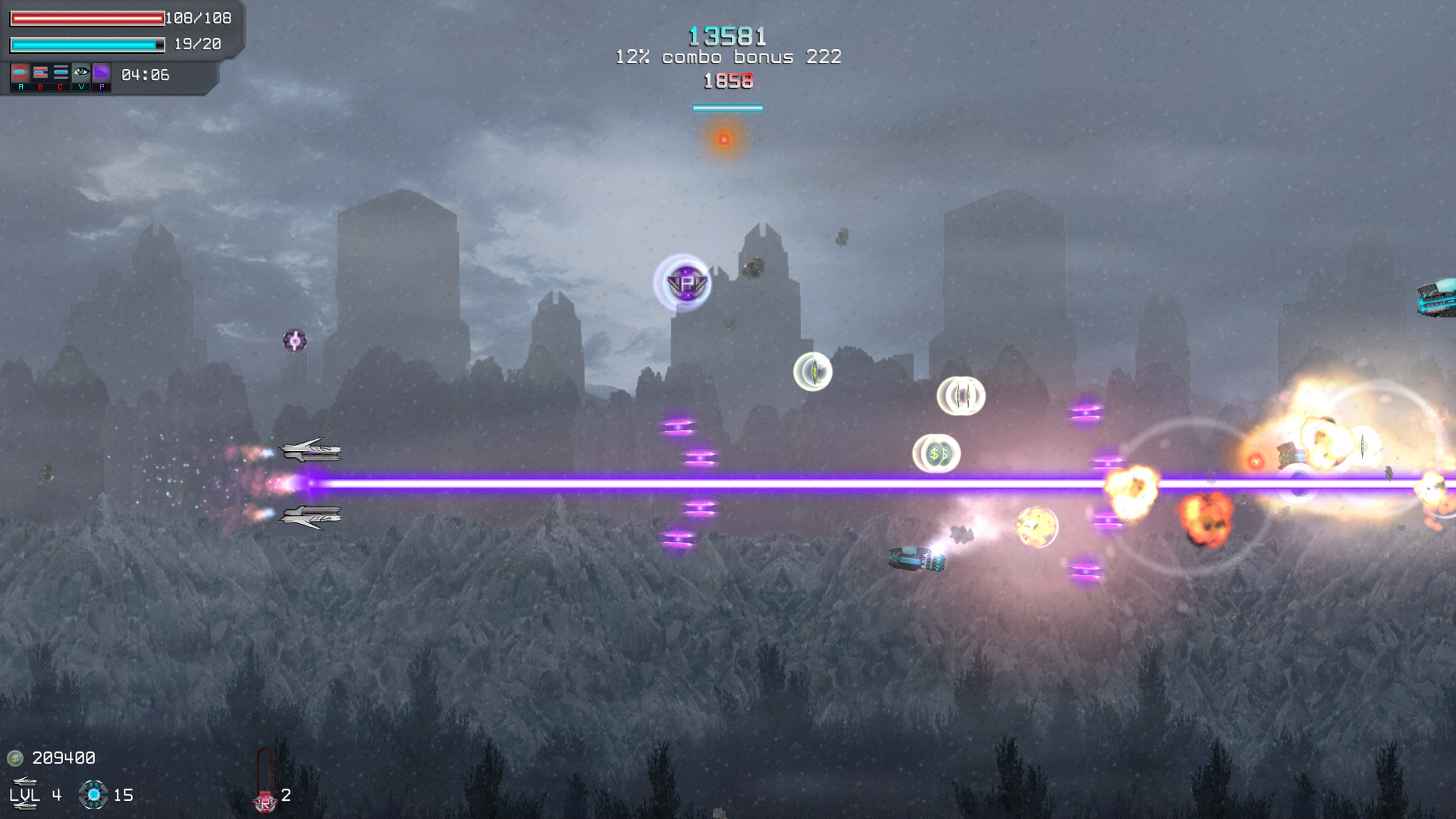Click the blue drone icon beside the 15 counter
This screenshot has width=1456, height=819.
pyautogui.click(x=93, y=794)
